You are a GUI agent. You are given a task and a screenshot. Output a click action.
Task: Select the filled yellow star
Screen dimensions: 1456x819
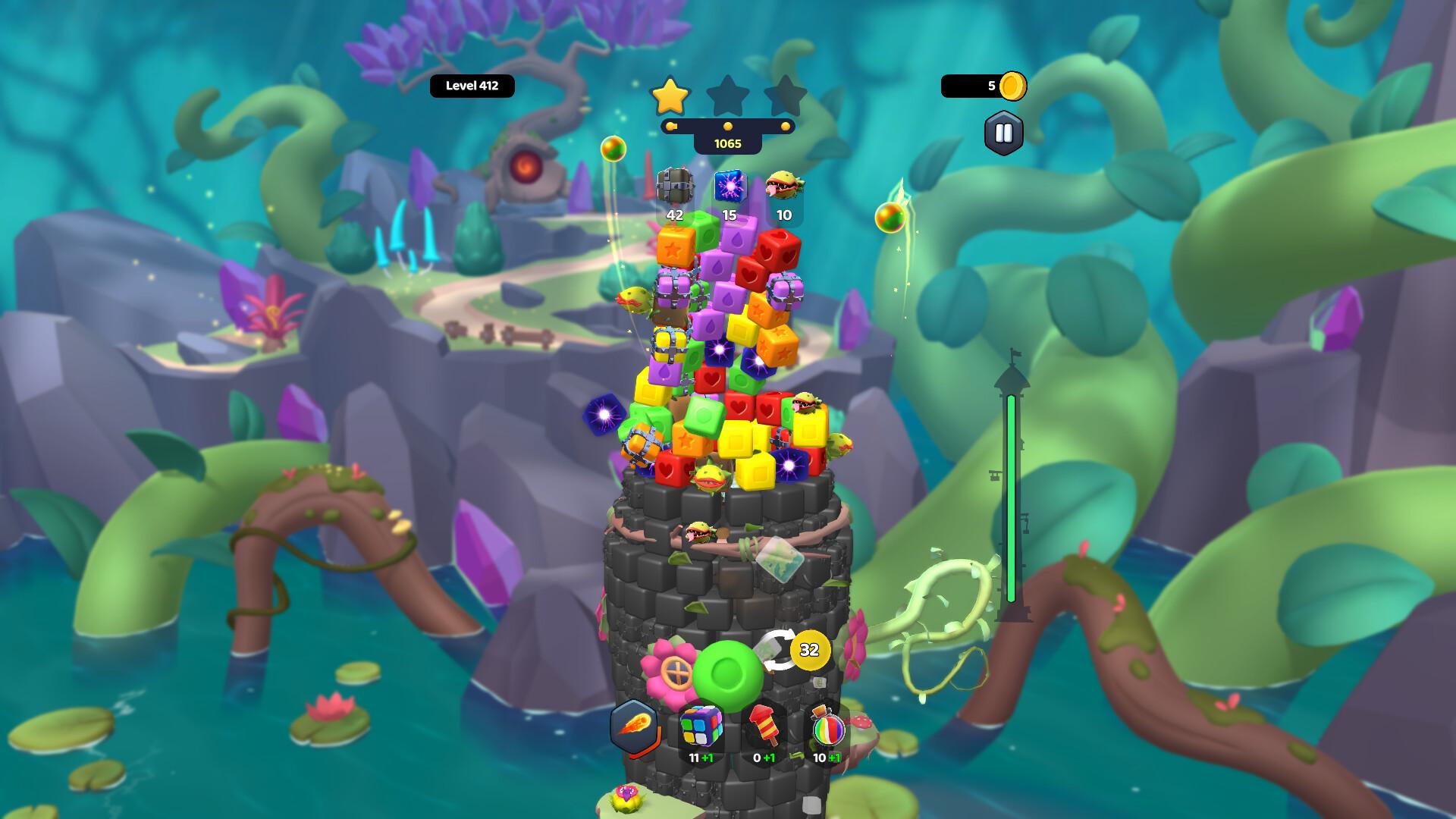670,96
